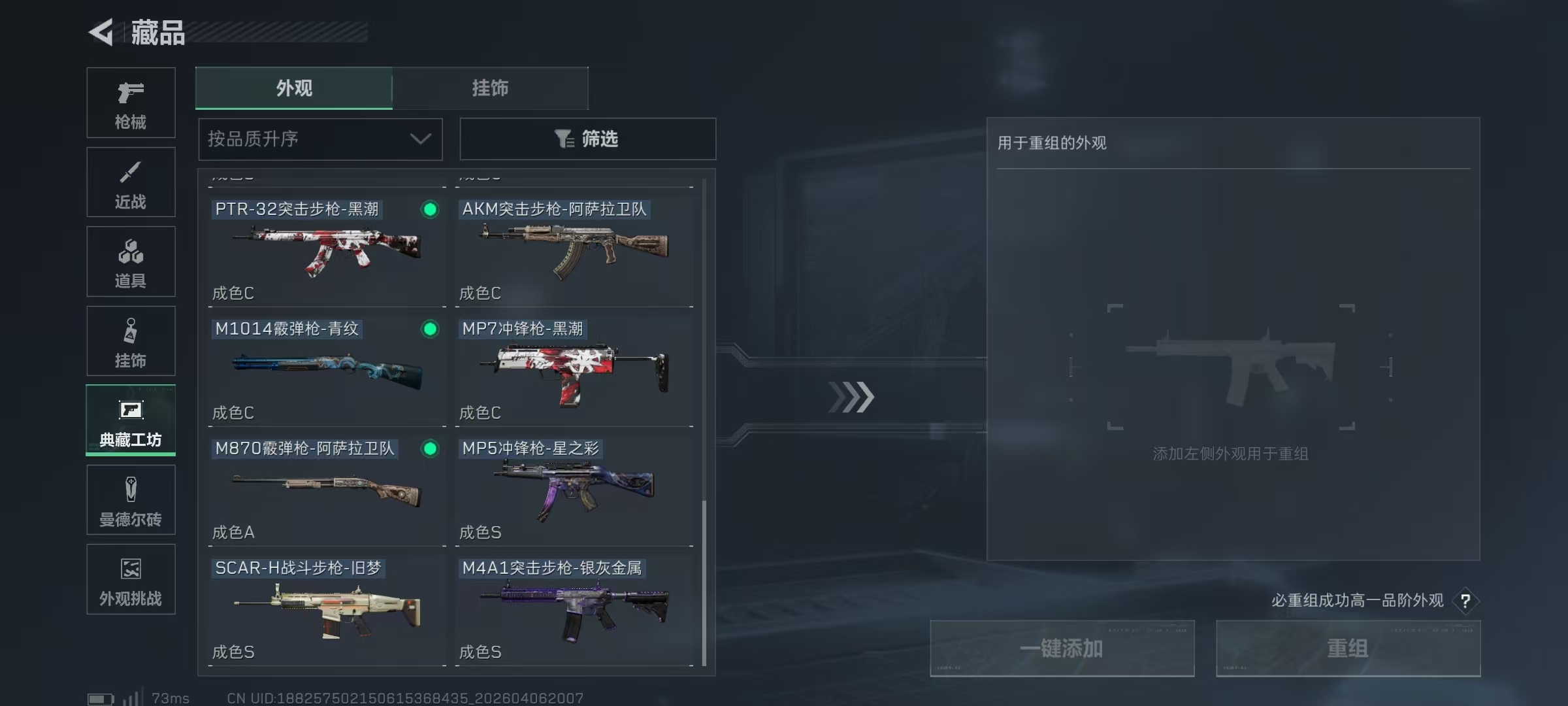Open the 枪械 (firearms) category
This screenshot has height=706, width=1568.
tap(131, 103)
